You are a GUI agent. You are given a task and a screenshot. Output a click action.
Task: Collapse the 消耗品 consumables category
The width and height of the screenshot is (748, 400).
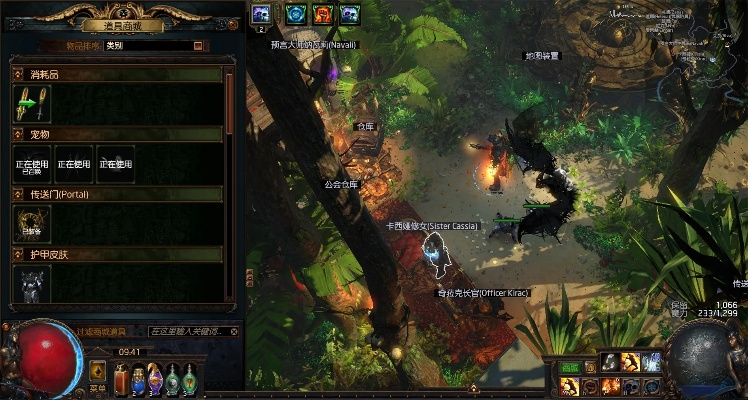coord(17,75)
